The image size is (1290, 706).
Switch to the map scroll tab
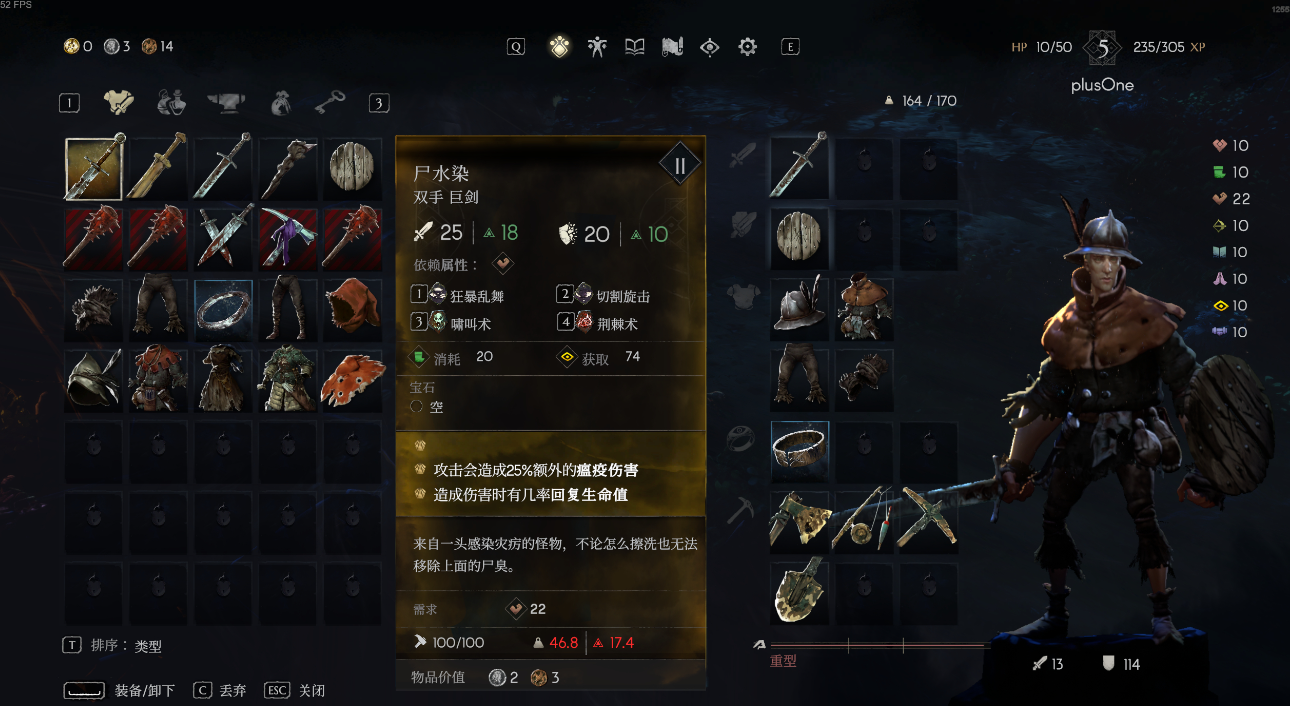[x=672, y=47]
